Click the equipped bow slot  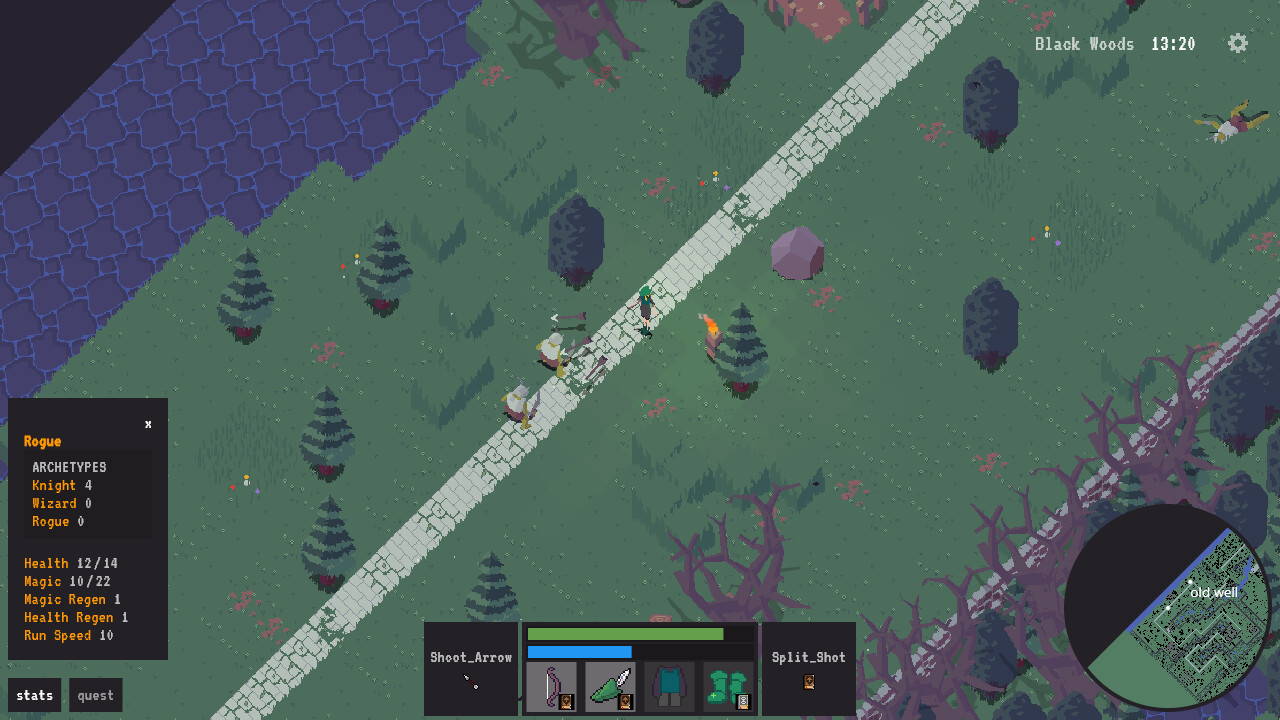(550, 682)
